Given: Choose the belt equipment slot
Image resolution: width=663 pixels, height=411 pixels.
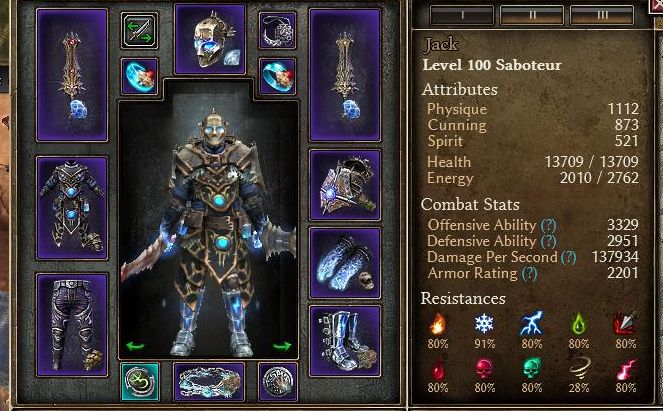Looking at the screenshot, I should [209, 381].
